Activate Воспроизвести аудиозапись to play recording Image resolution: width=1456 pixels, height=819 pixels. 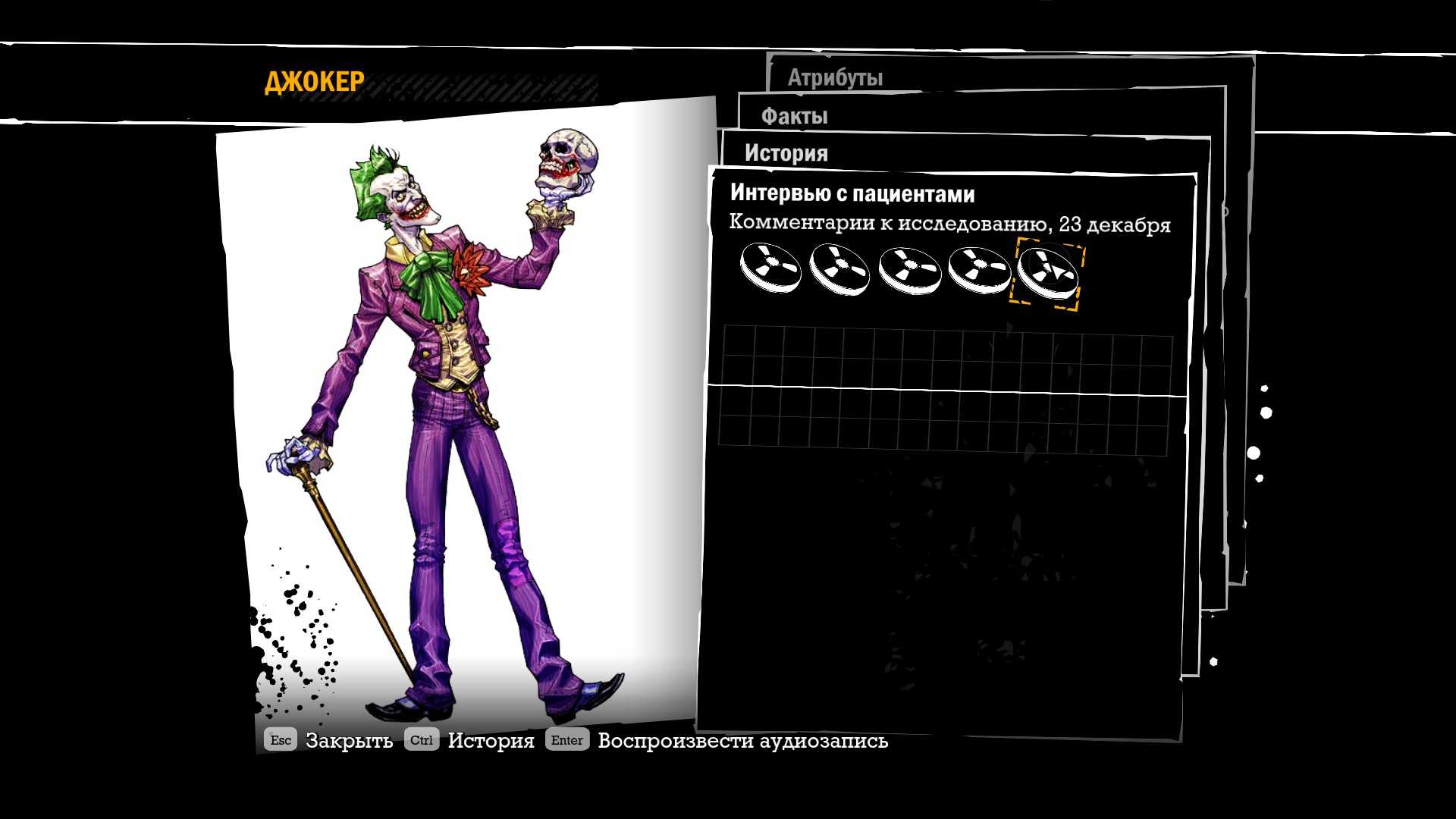tap(742, 741)
